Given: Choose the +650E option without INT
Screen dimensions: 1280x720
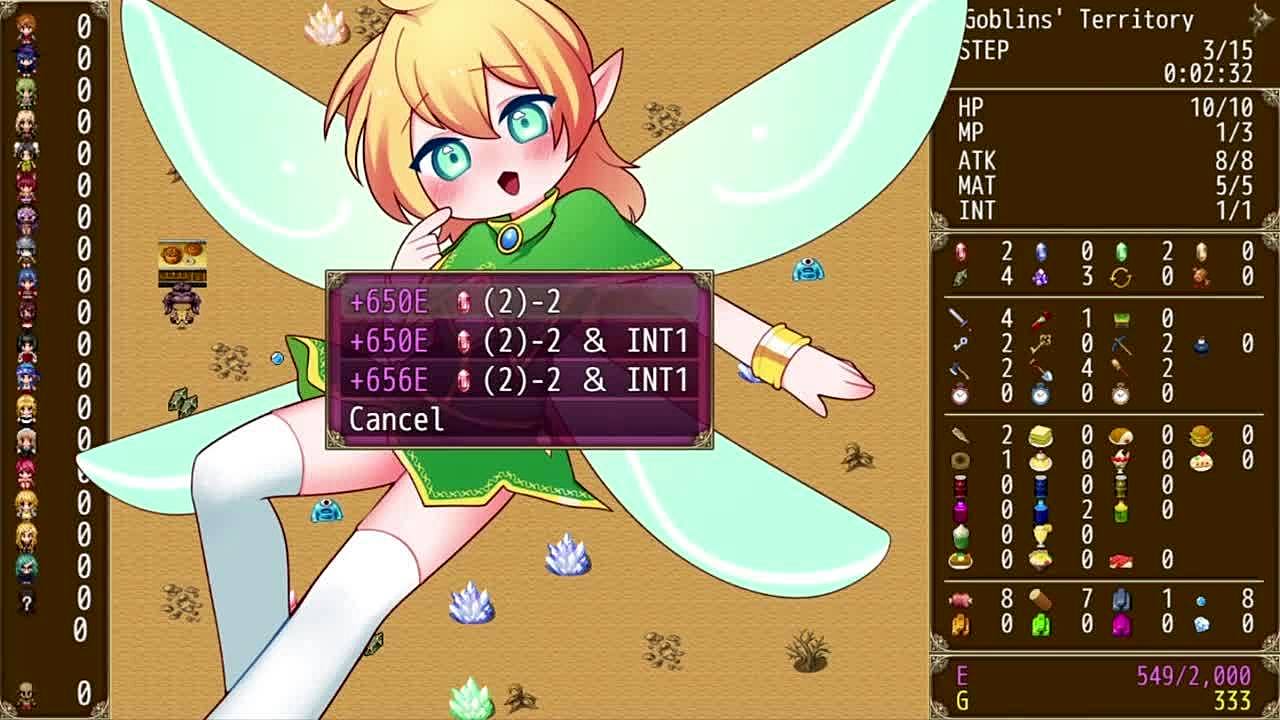Looking at the screenshot, I should (518, 302).
